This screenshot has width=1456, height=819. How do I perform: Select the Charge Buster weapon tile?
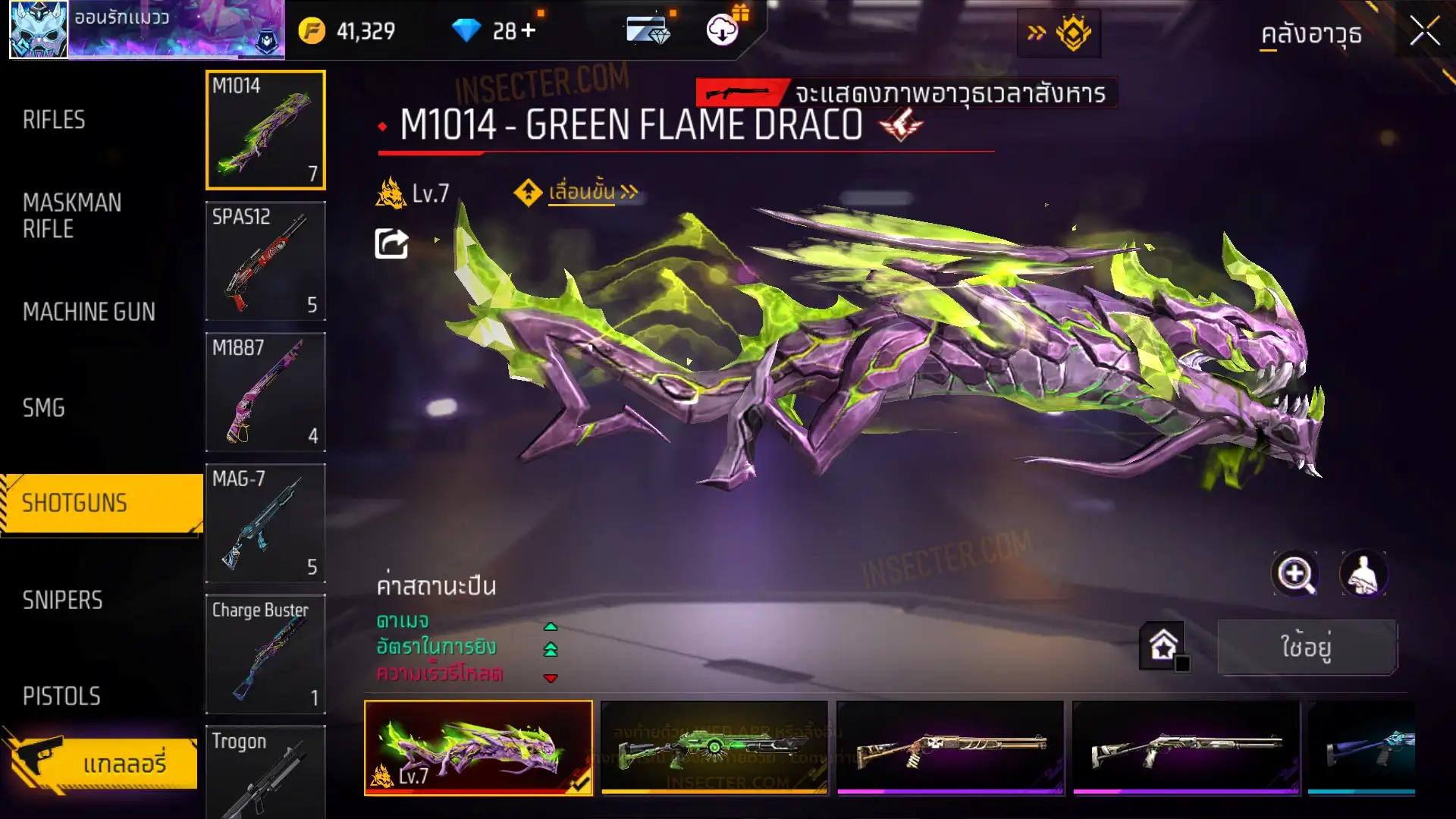(x=265, y=654)
